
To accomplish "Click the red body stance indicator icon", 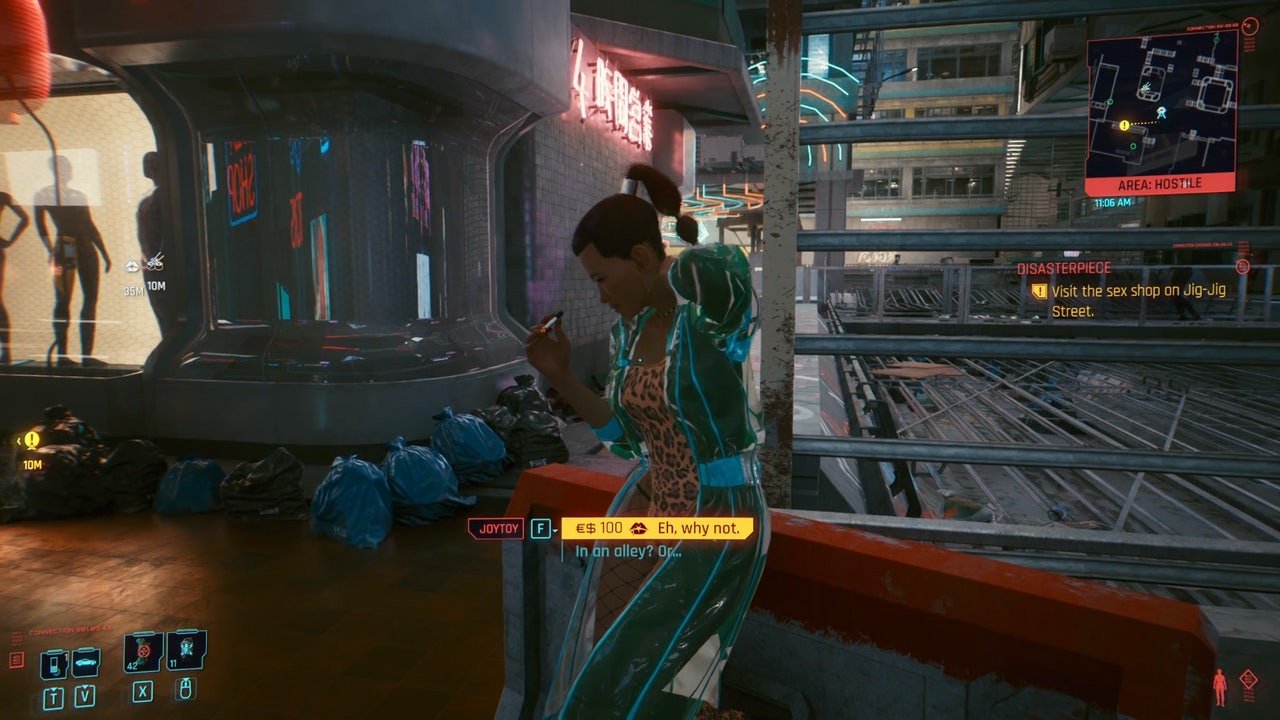I will pyautogui.click(x=1219, y=688).
